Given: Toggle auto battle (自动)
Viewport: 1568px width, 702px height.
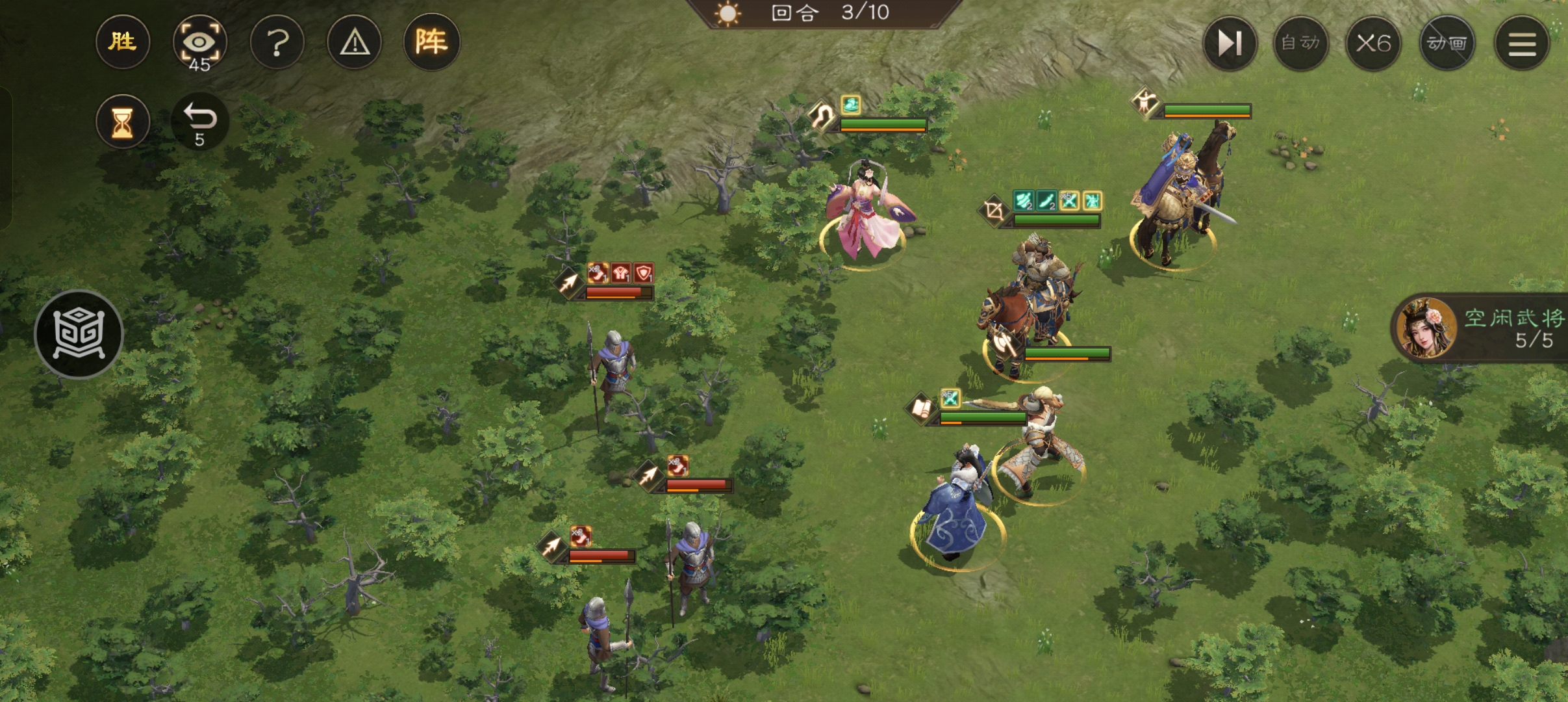Looking at the screenshot, I should [1300, 44].
